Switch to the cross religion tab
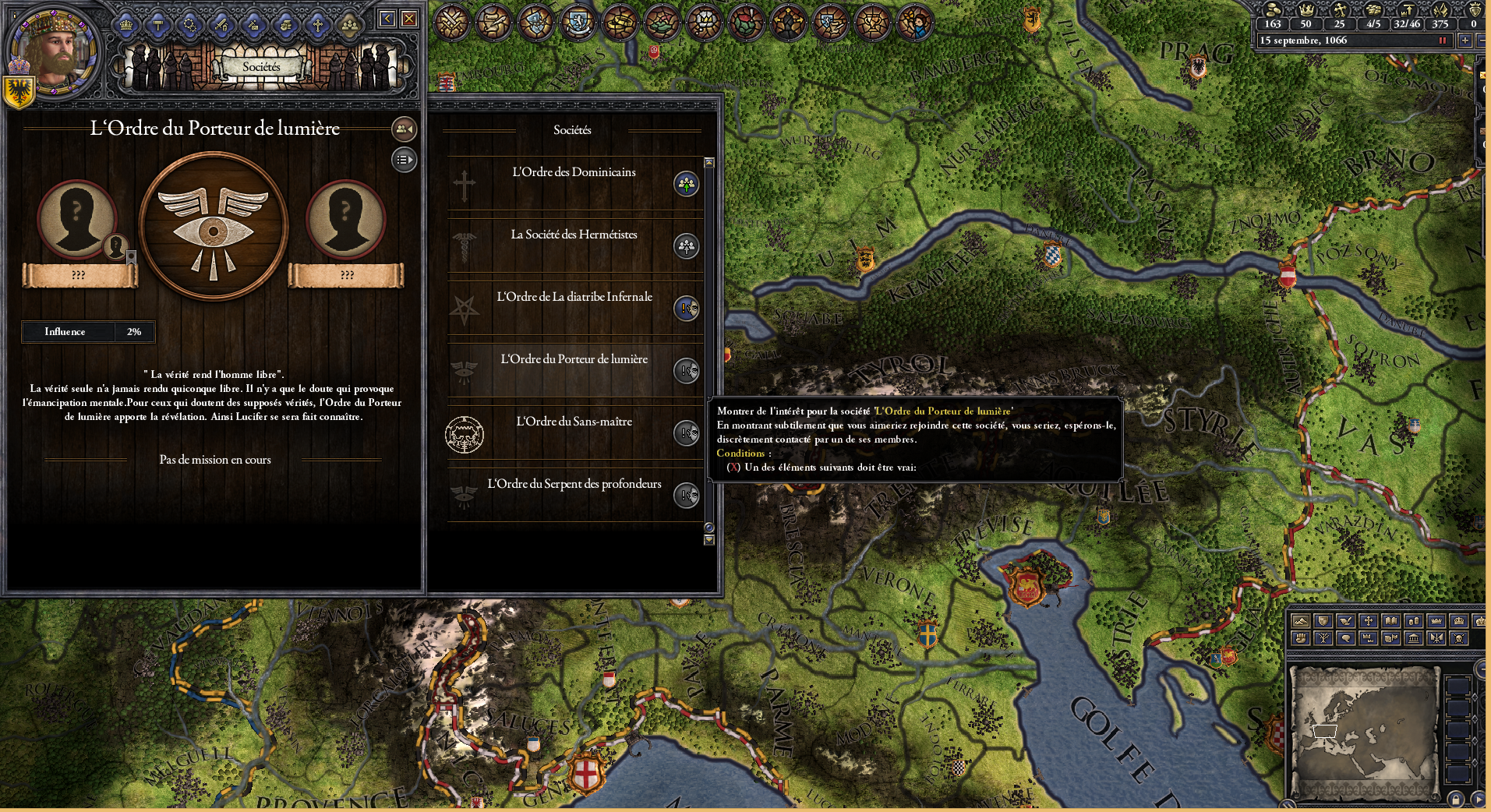Image resolution: width=1491 pixels, height=812 pixels. pyautogui.click(x=317, y=25)
